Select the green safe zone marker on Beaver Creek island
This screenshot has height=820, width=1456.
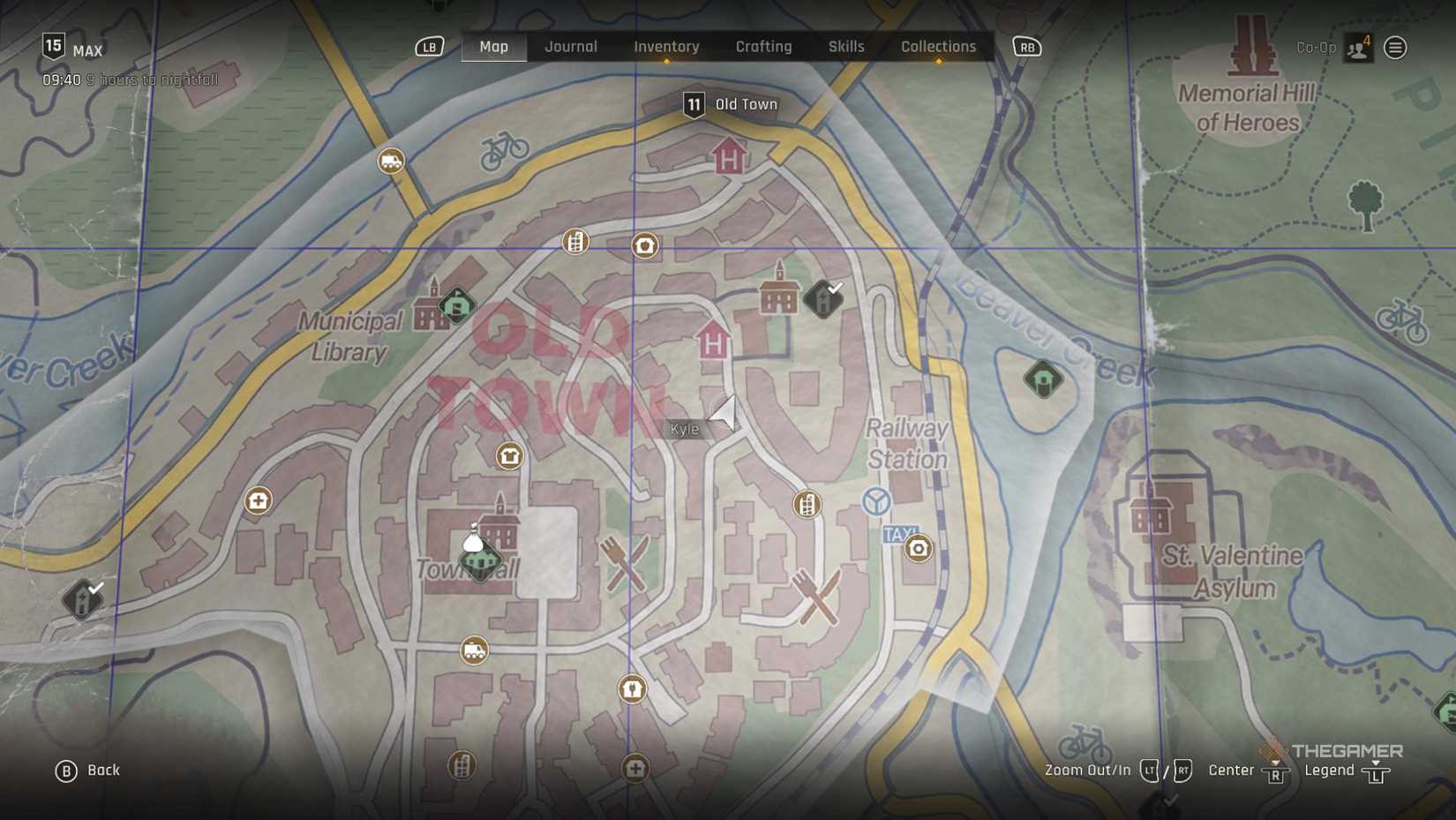[1043, 380]
